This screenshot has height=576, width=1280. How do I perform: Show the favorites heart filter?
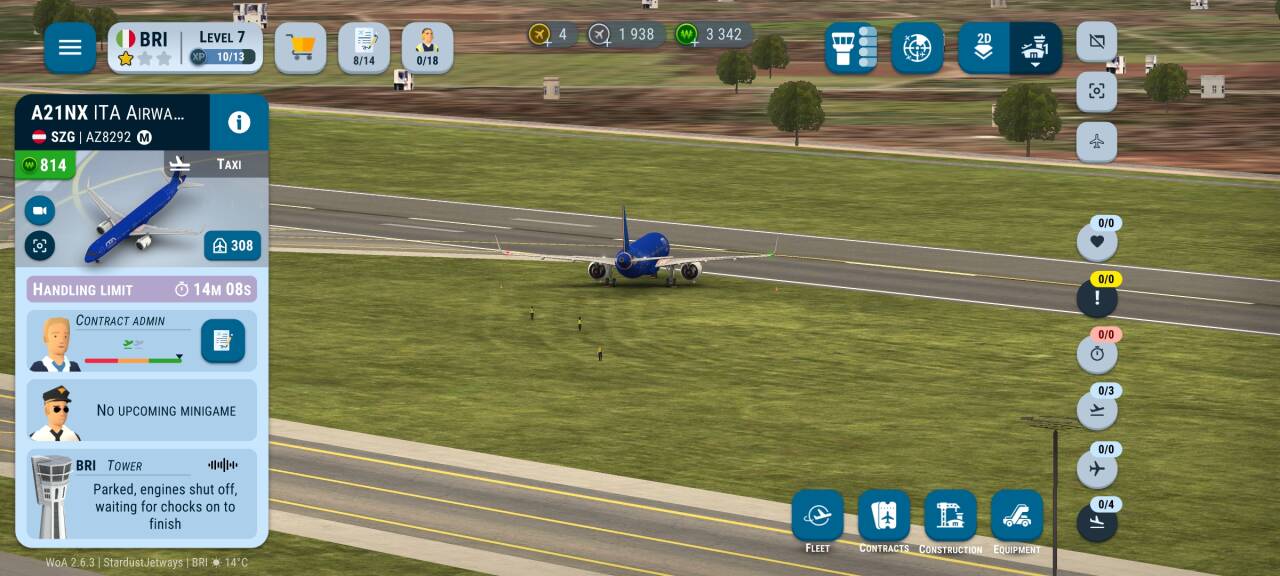click(1097, 242)
